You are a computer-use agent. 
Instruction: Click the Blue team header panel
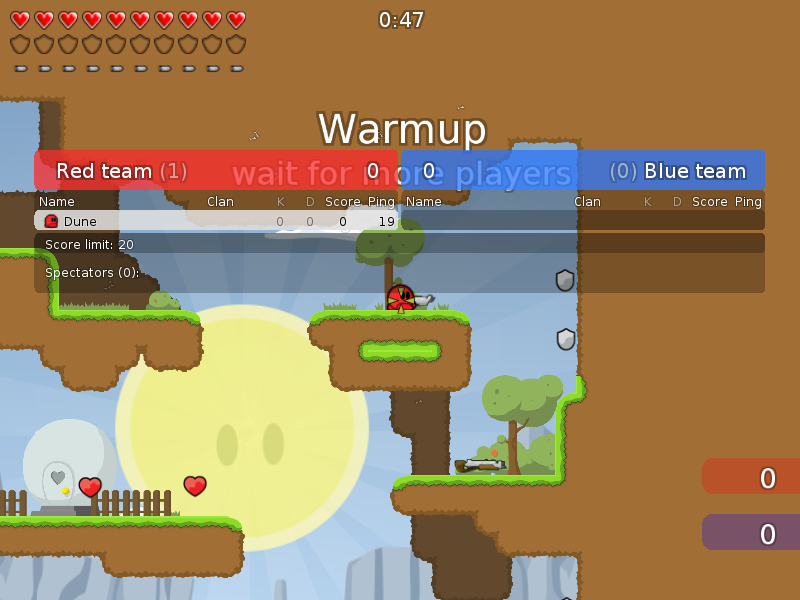583,171
